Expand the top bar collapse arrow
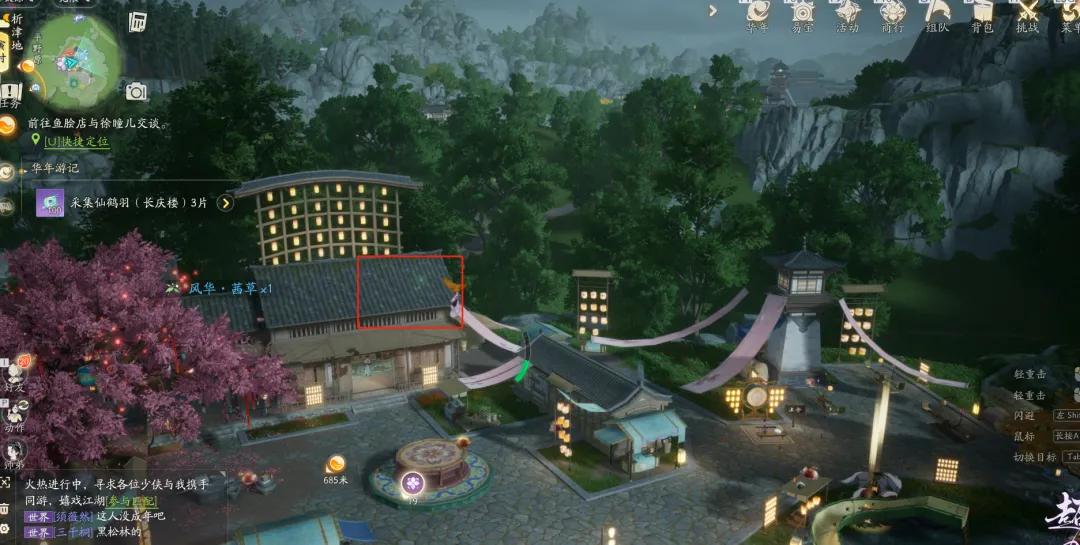 click(713, 11)
